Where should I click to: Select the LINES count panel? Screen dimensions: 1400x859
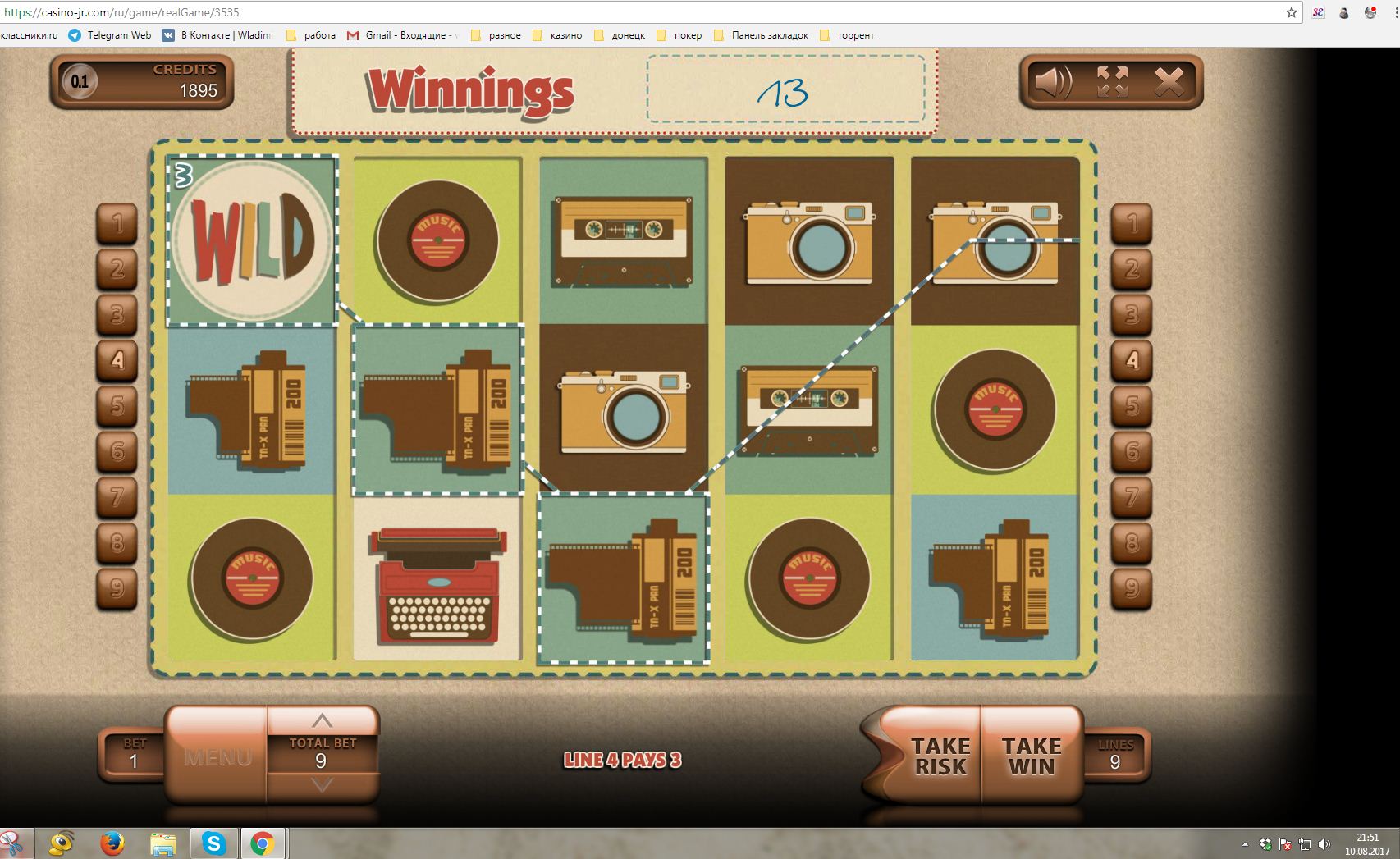[1115, 755]
